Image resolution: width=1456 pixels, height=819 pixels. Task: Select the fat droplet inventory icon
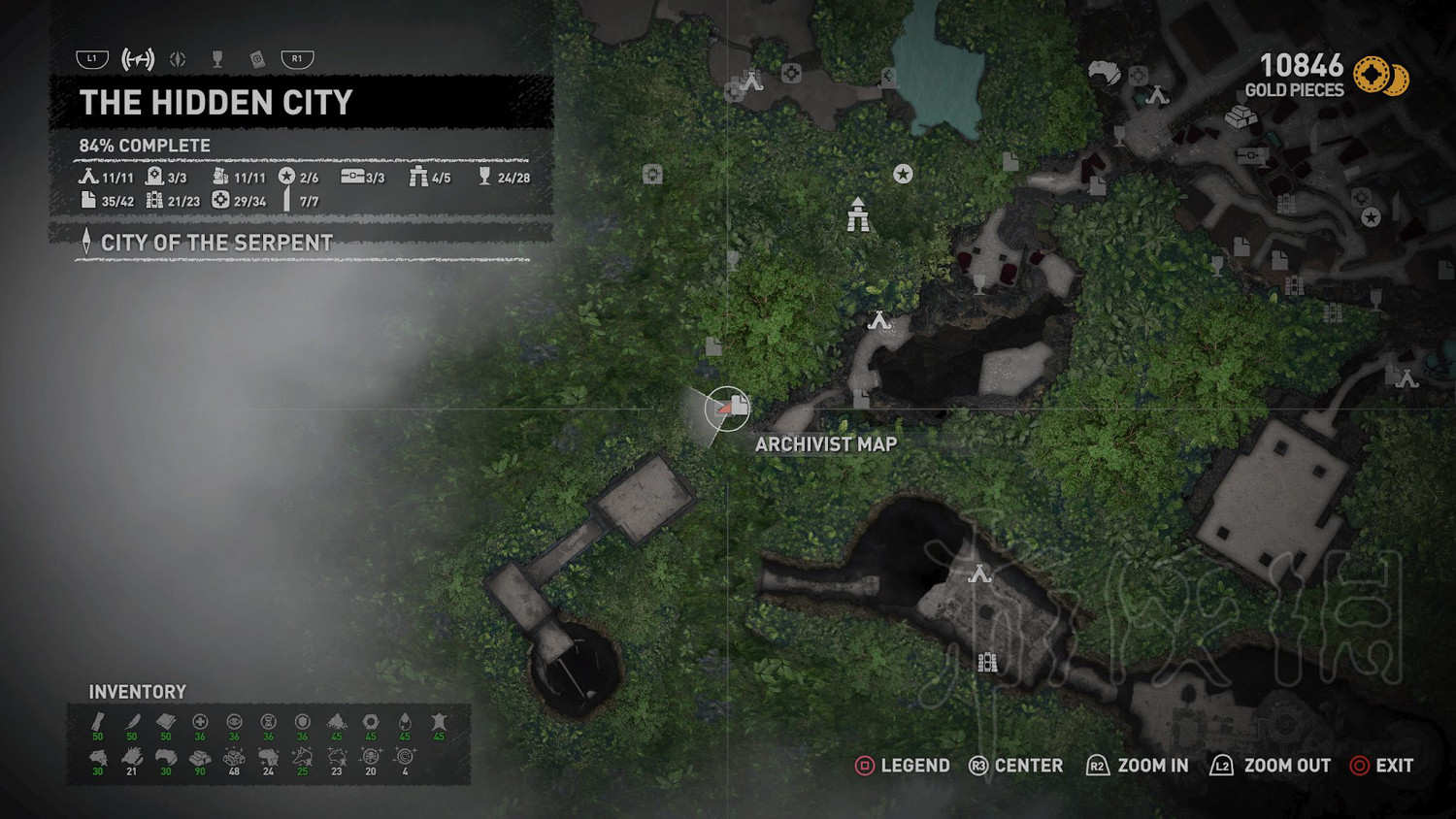click(405, 722)
